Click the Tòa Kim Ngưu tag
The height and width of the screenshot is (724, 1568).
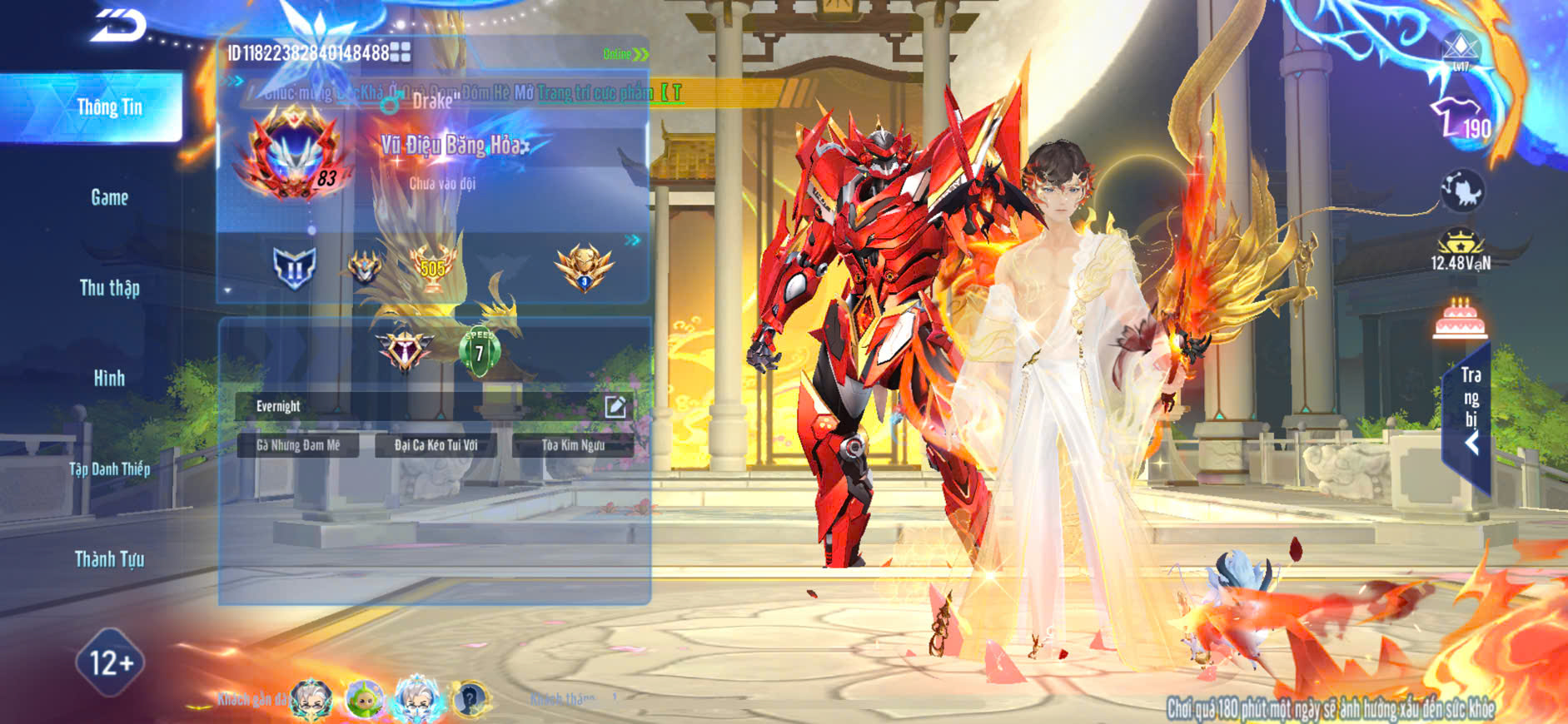tap(573, 445)
